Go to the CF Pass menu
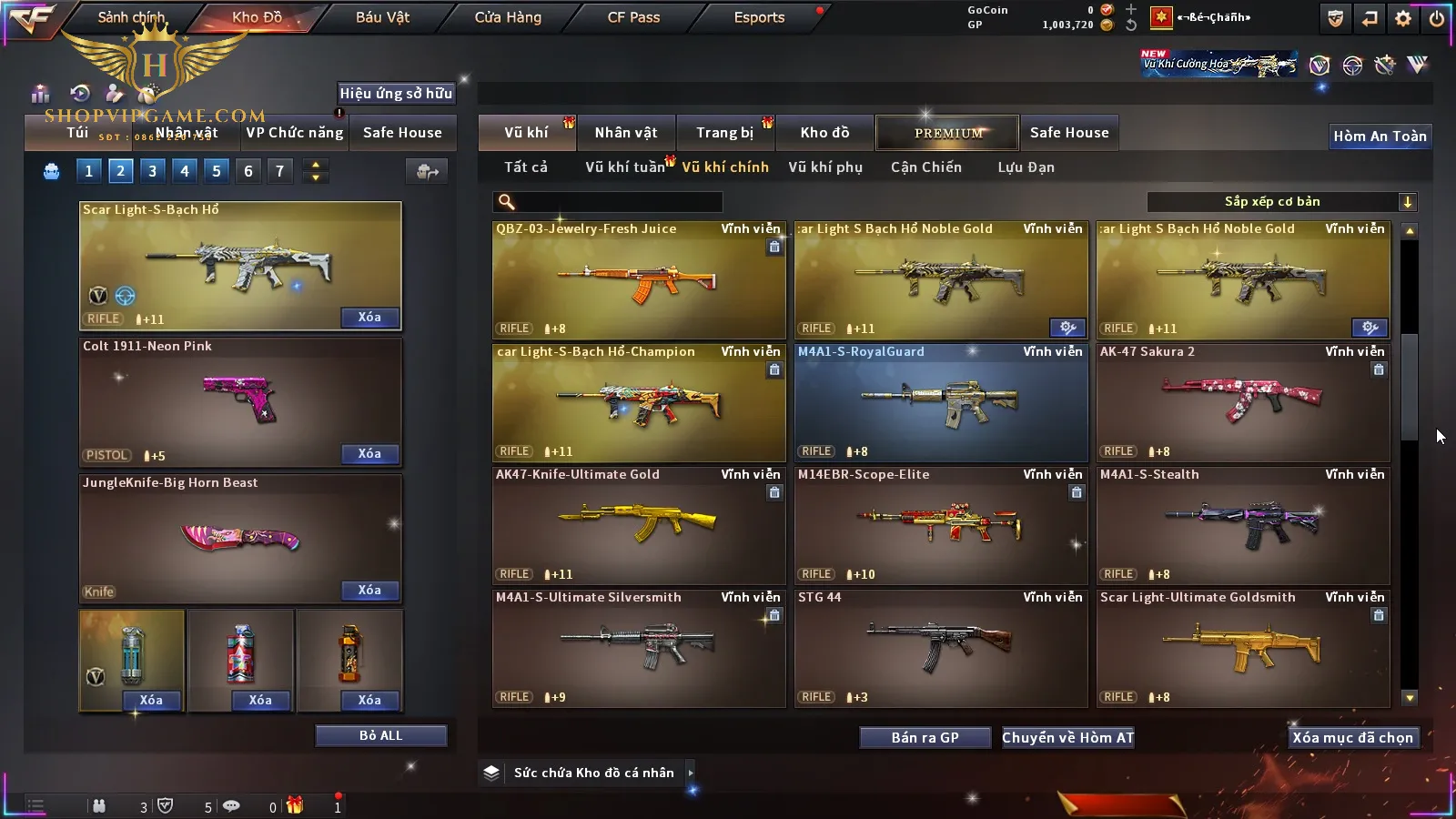 [x=633, y=17]
